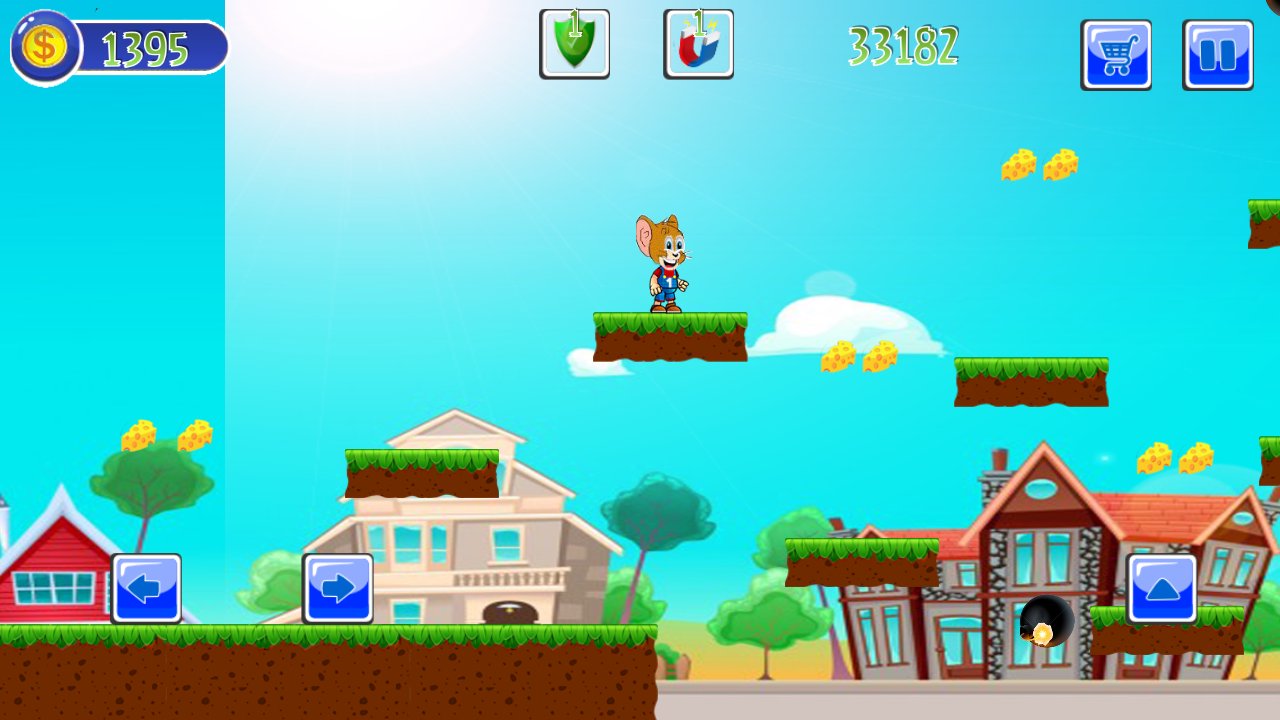Click the platform the mouse stands on
This screenshot has height=720, width=1280.
[x=670, y=335]
